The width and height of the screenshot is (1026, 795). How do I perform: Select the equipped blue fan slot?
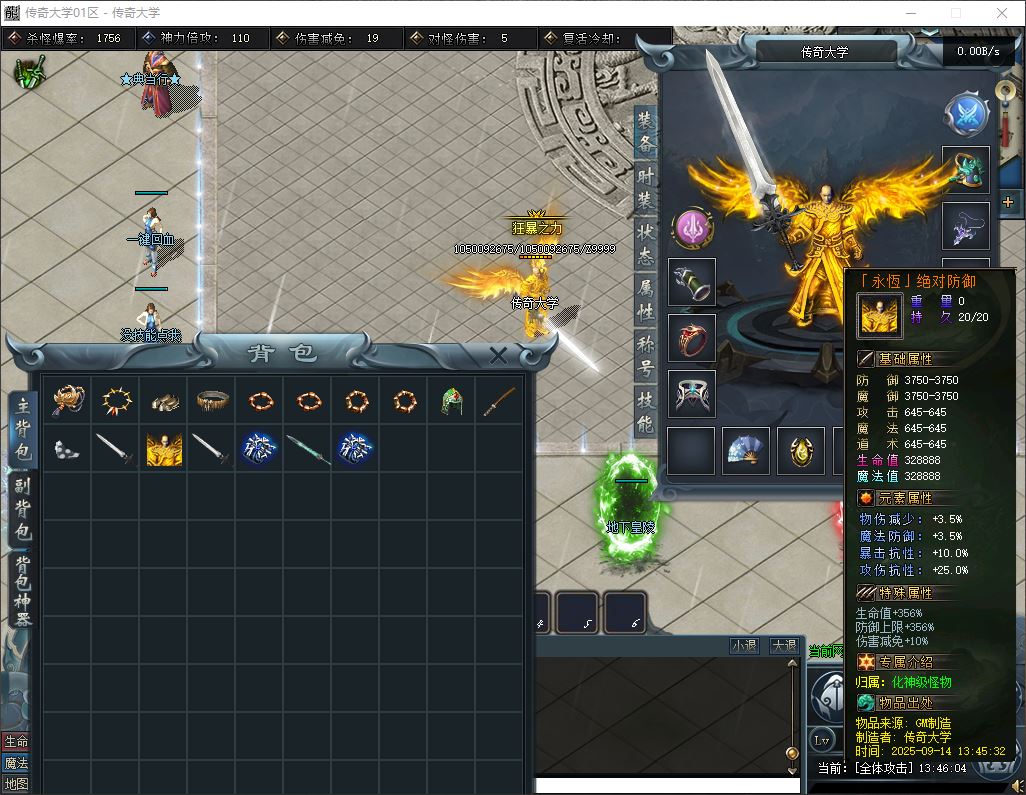pyautogui.click(x=746, y=451)
